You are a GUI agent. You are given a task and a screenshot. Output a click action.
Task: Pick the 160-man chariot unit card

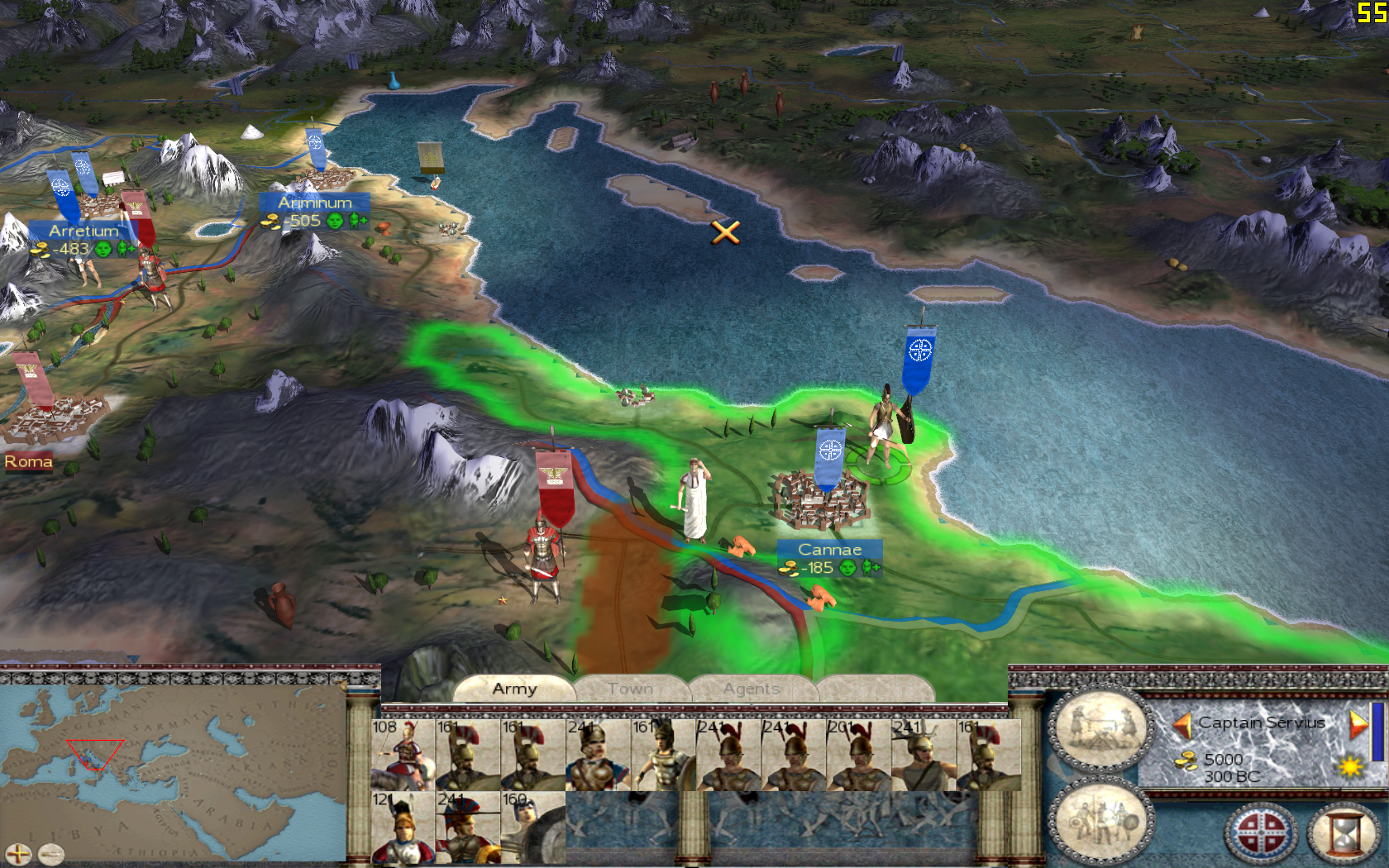click(533, 827)
